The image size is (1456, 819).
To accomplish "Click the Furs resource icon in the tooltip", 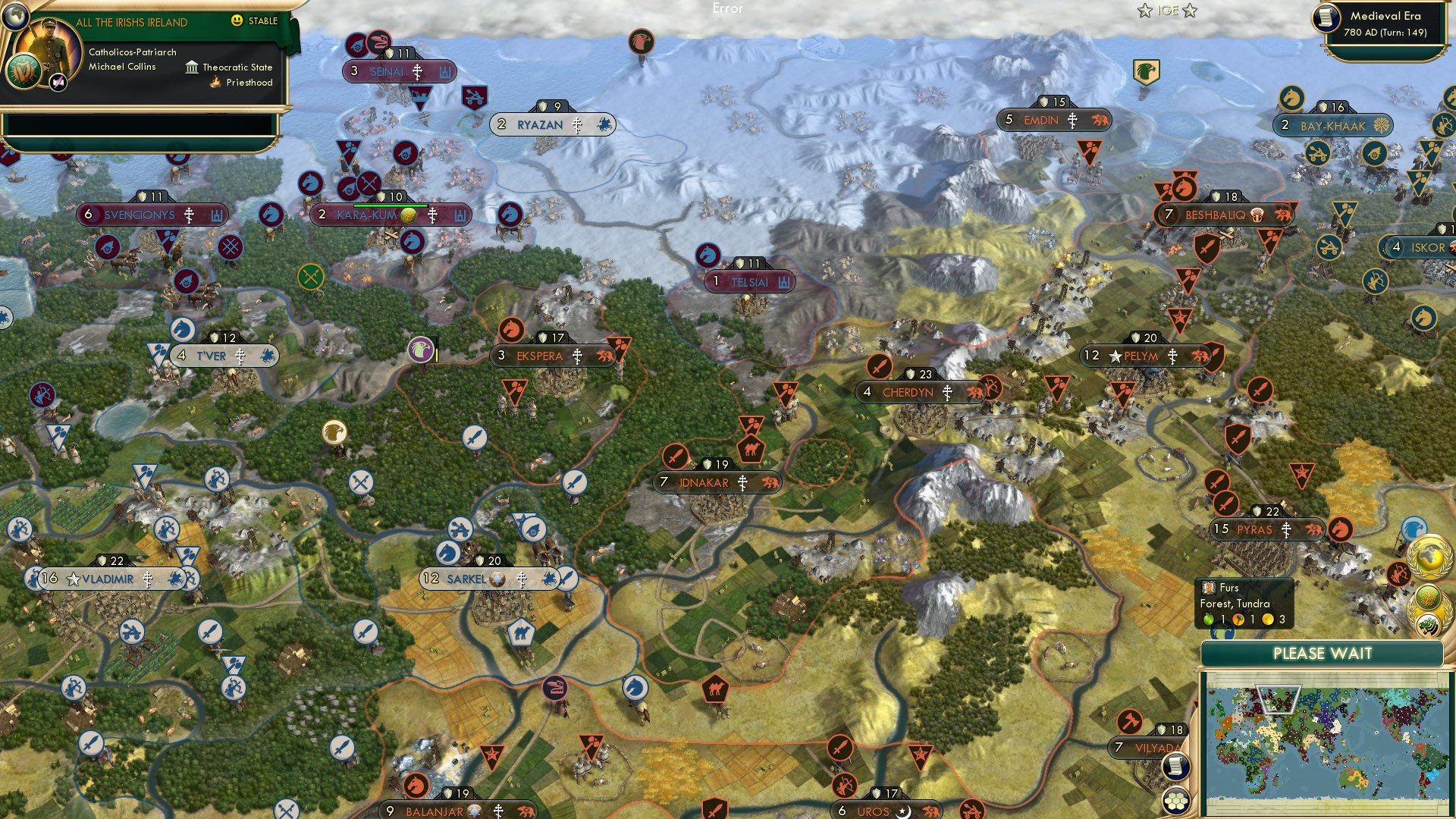I will [1207, 588].
